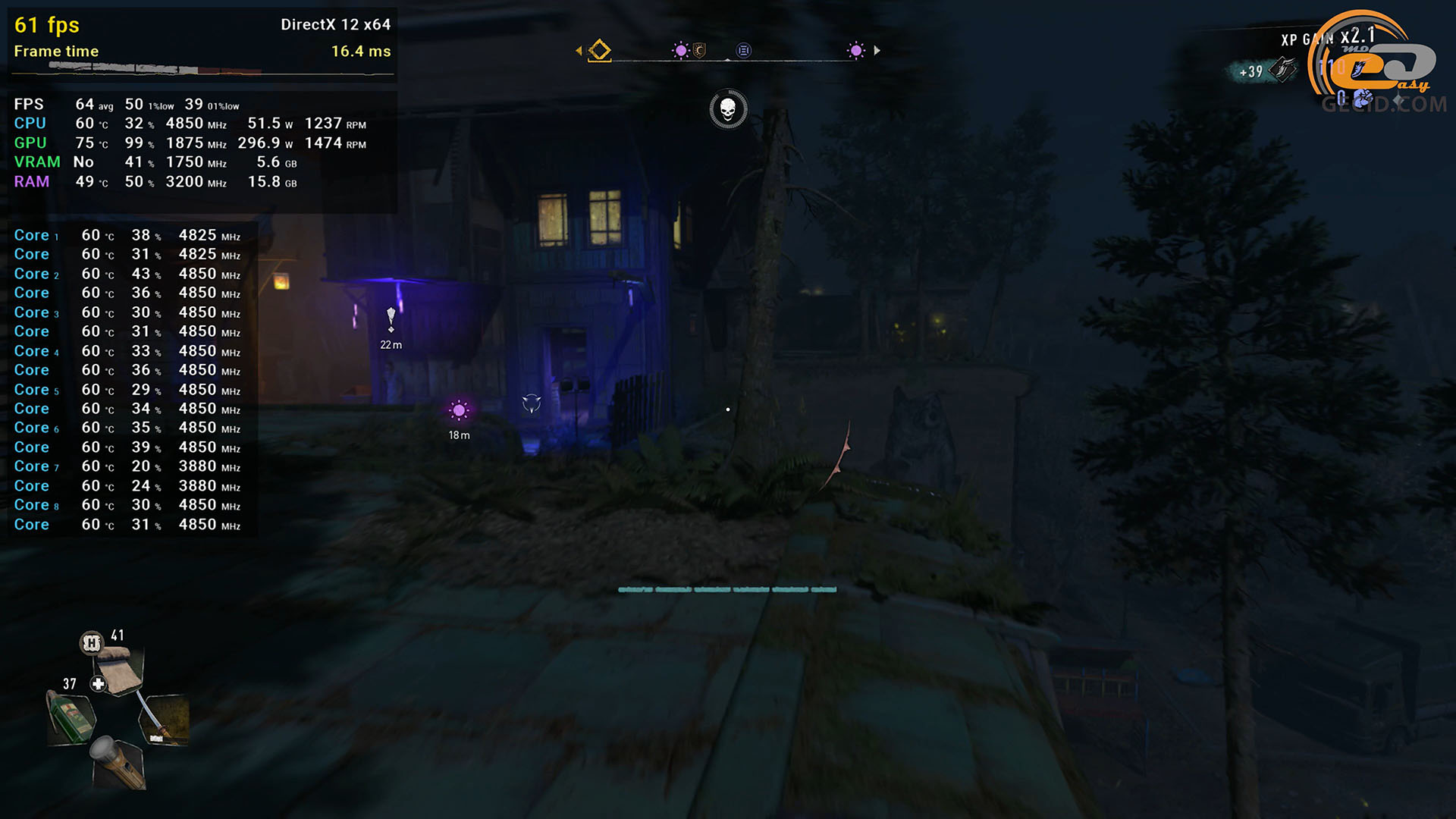1456x819 pixels.
Task: Click the skull chase-level indicator
Action: [x=728, y=109]
